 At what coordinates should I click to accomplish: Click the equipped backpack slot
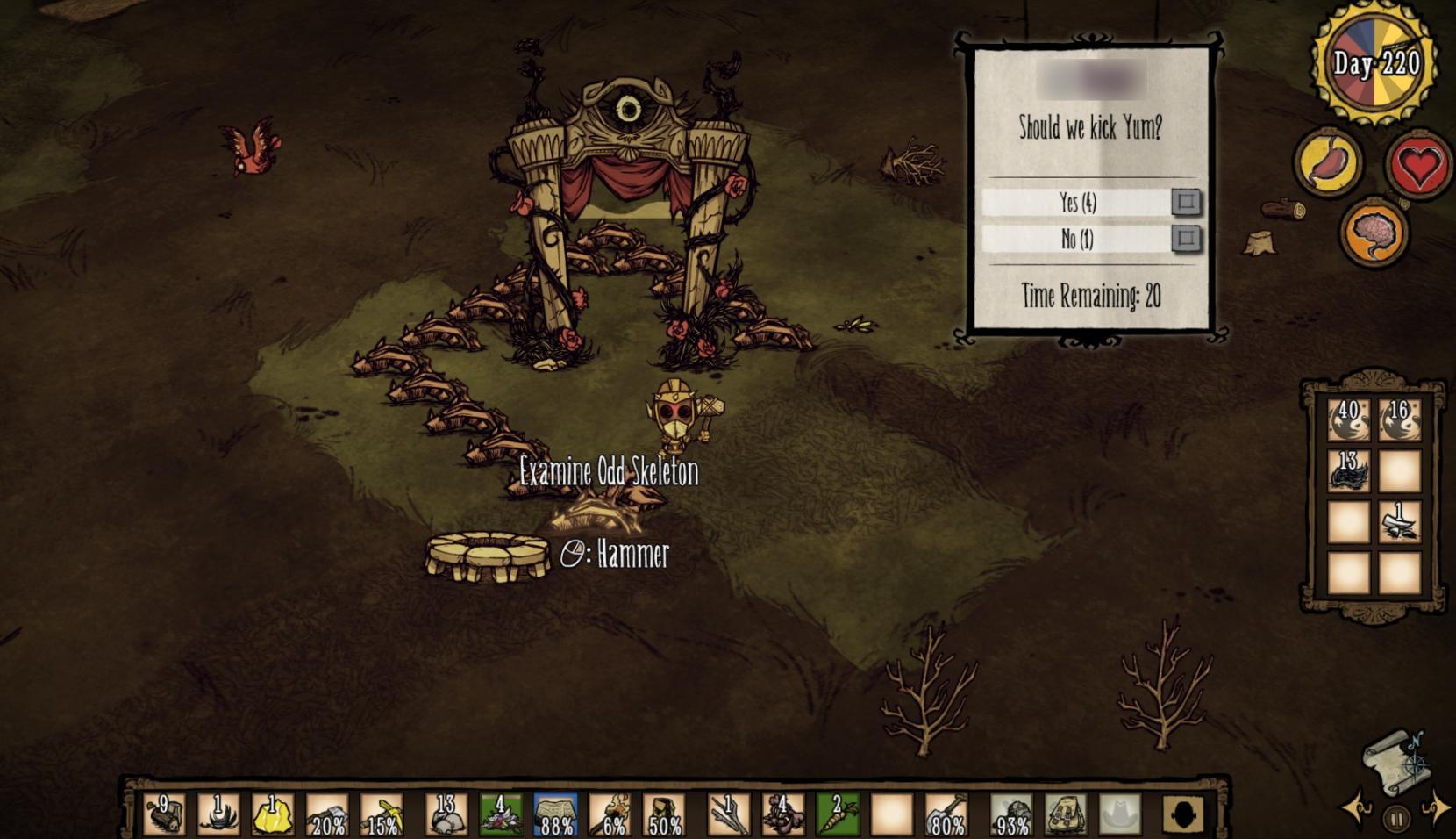coord(1067,815)
